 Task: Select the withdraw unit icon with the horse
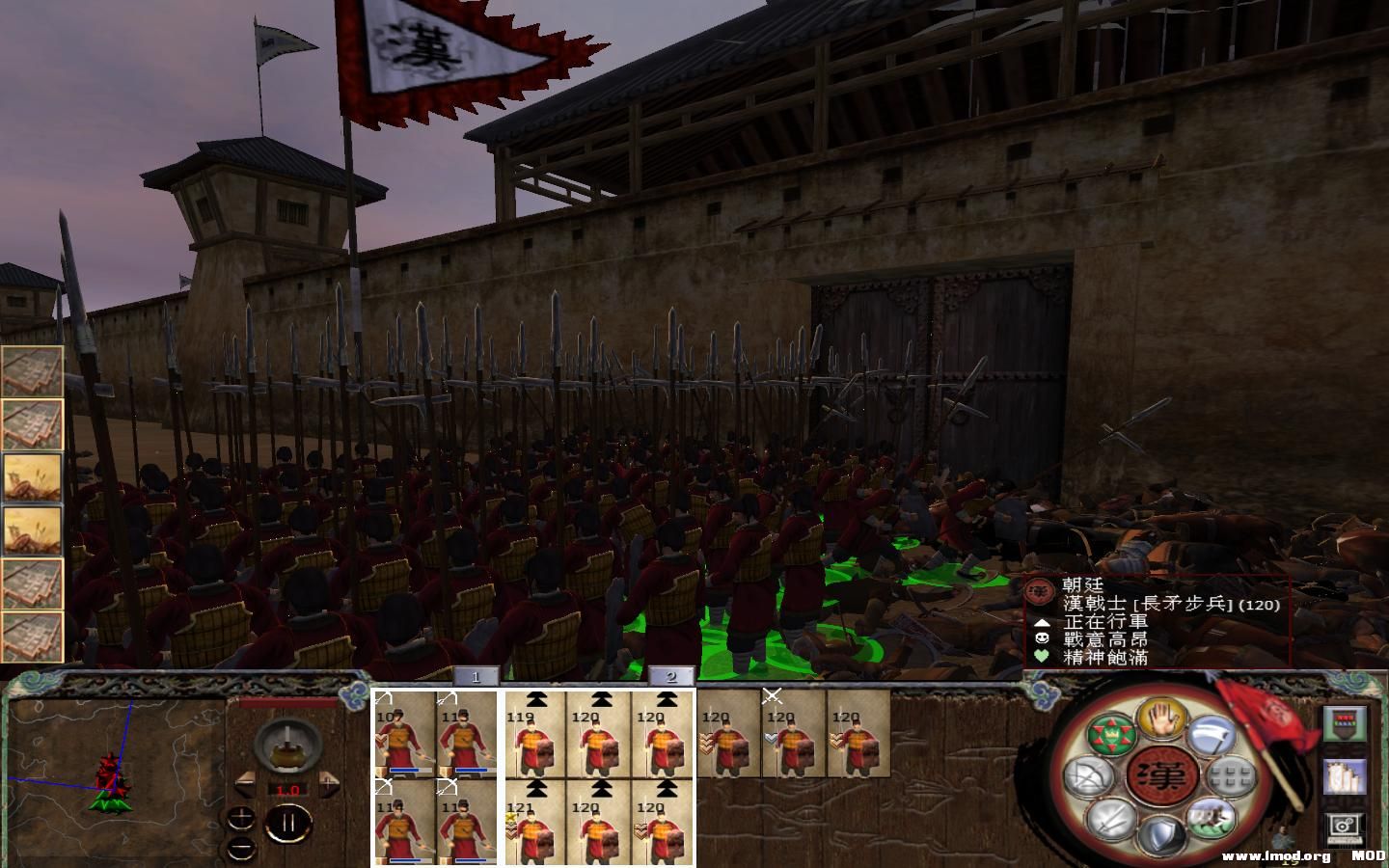point(1212,818)
